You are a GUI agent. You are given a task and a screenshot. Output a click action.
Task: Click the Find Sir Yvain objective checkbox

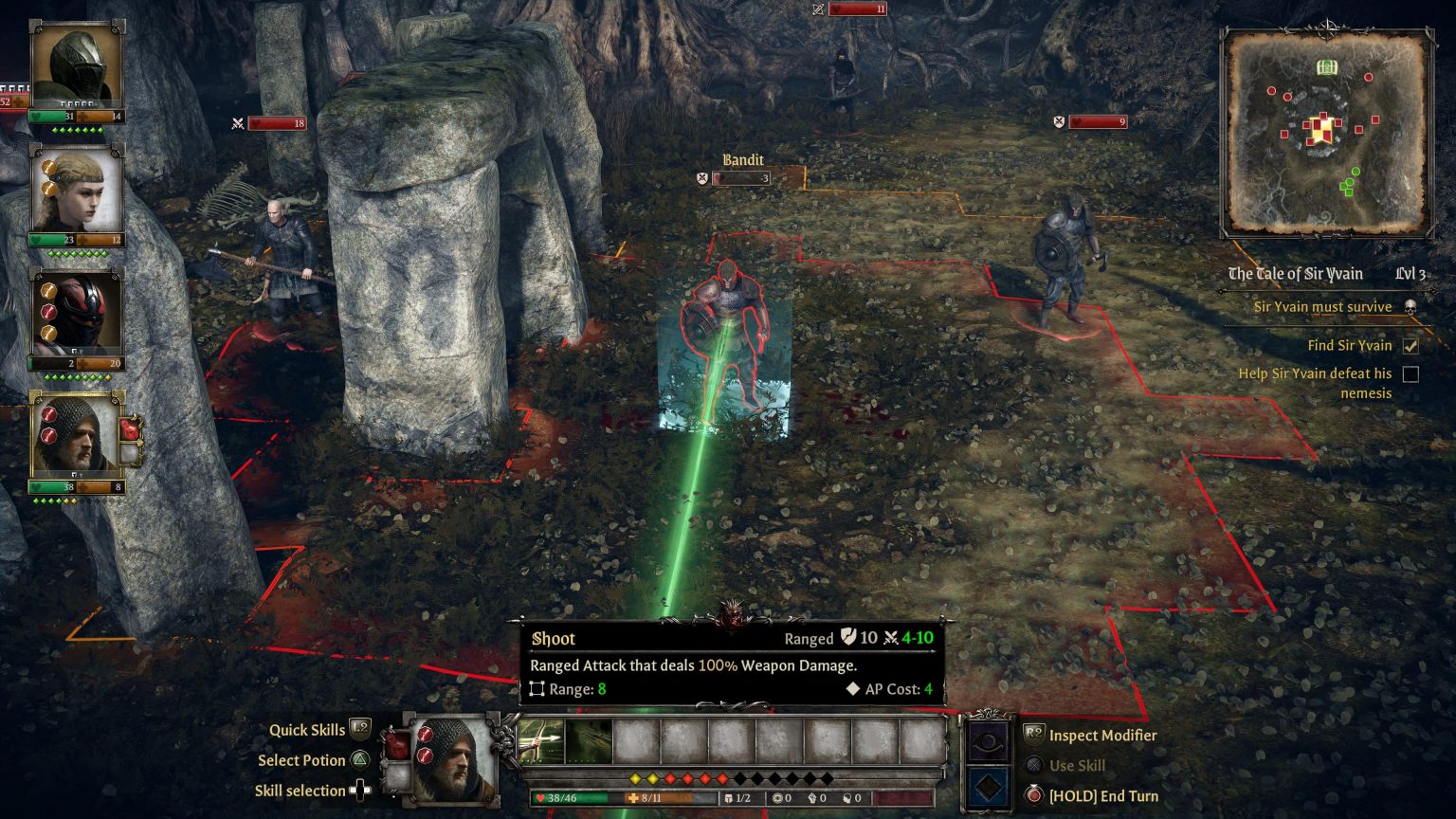1410,346
